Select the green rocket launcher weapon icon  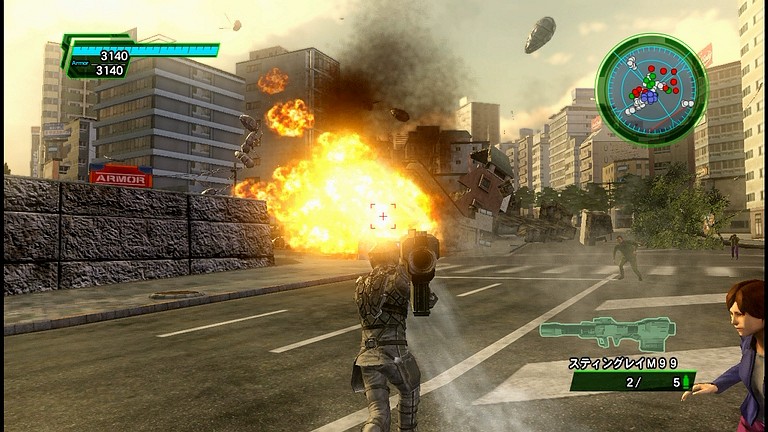[x=607, y=333]
